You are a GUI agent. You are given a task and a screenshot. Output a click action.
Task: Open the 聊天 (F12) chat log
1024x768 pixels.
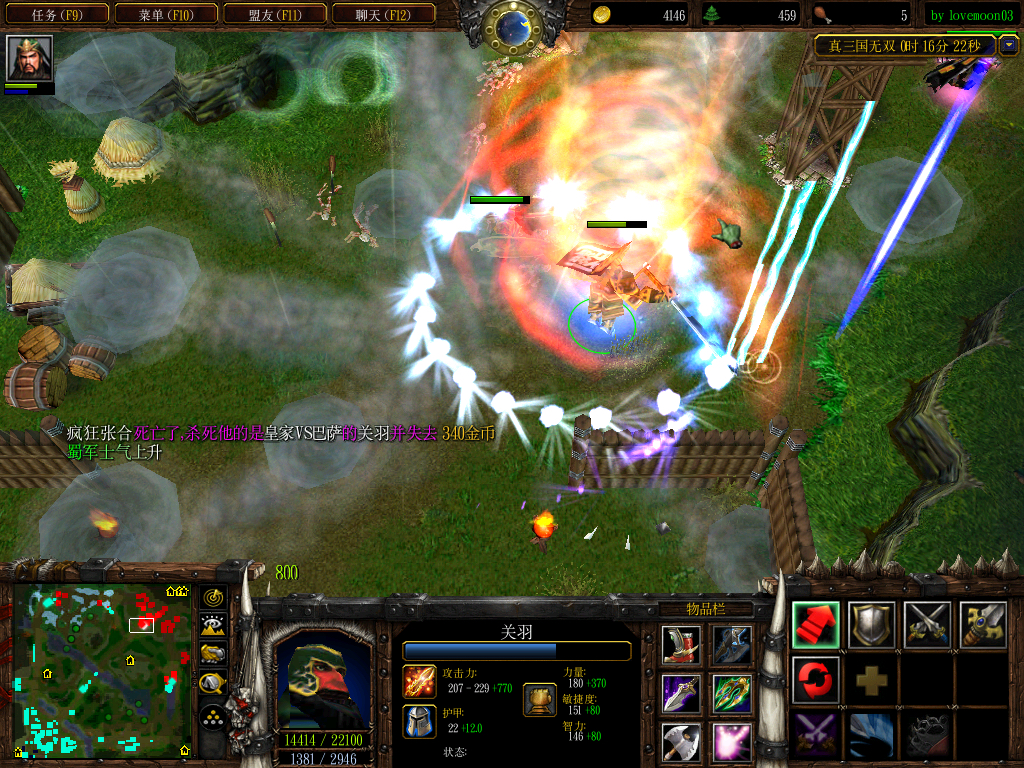[382, 15]
